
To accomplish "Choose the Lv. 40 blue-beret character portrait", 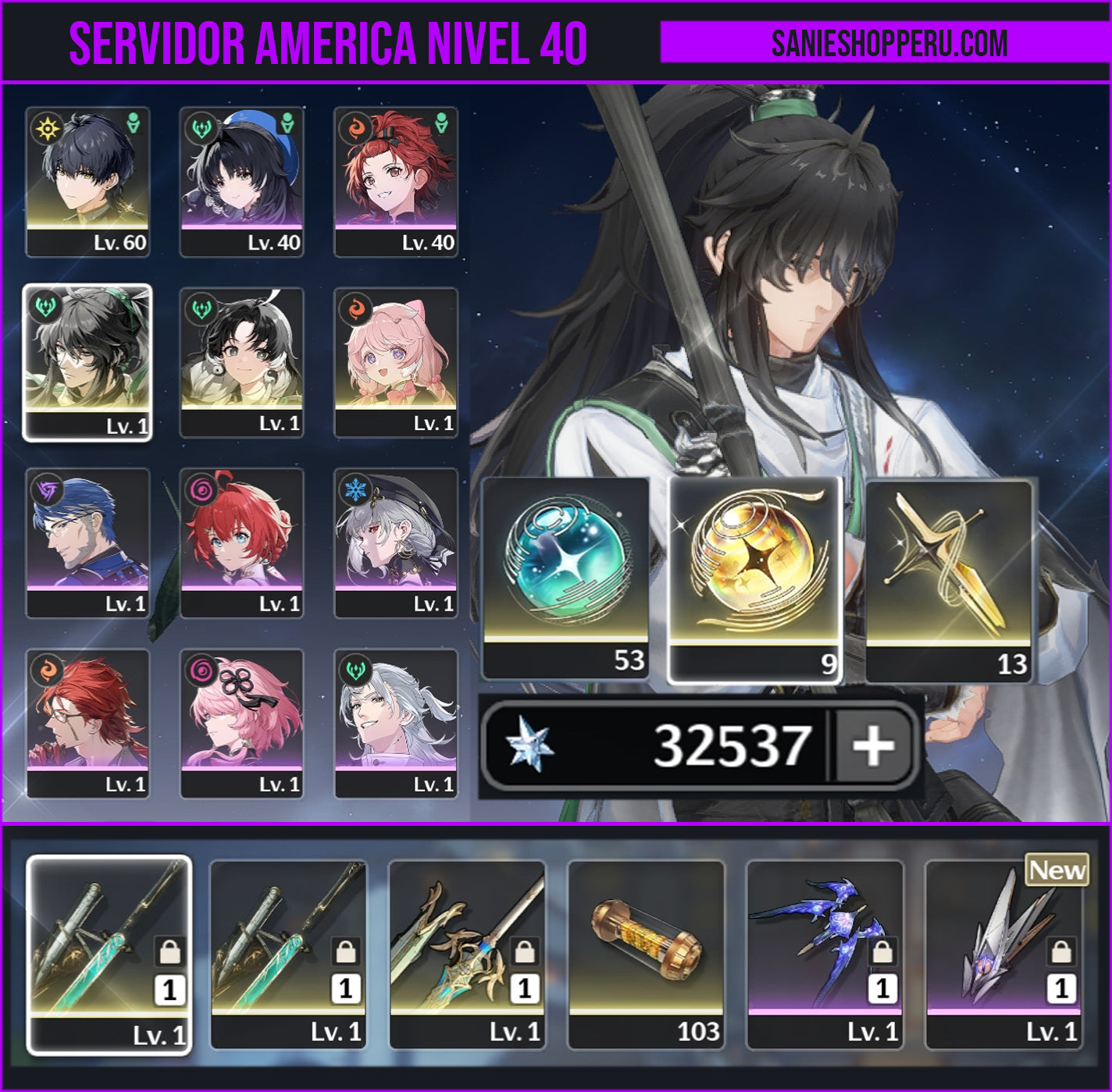I will 241,181.
